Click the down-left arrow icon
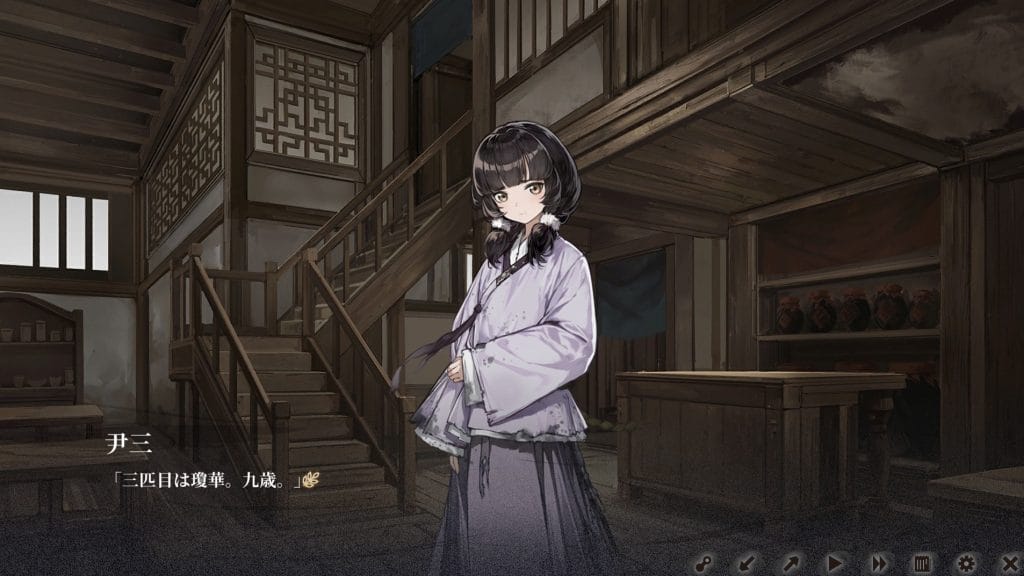The width and height of the screenshot is (1024, 576). pyautogui.click(x=746, y=562)
